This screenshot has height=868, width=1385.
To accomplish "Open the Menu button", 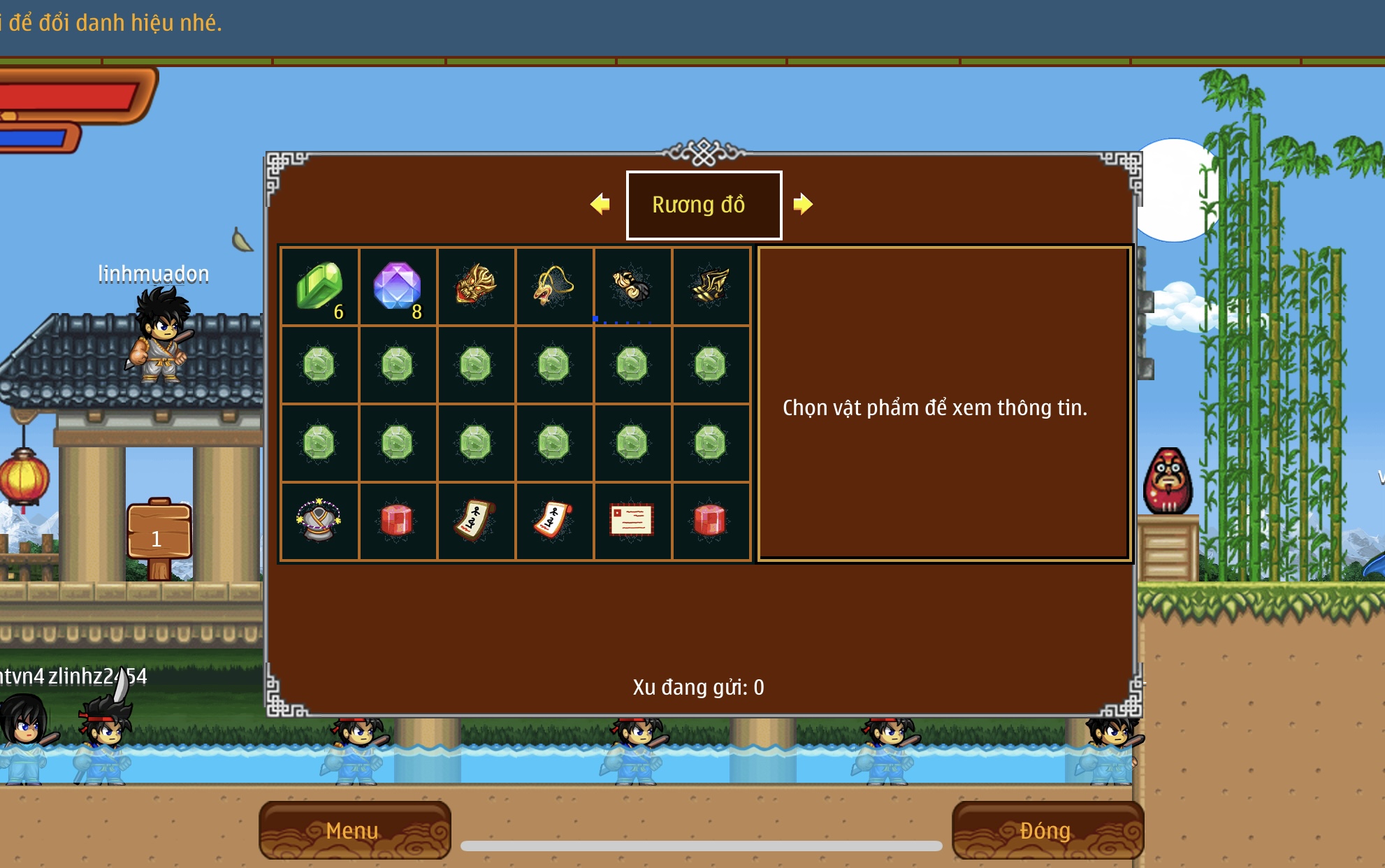I will click(x=354, y=830).
